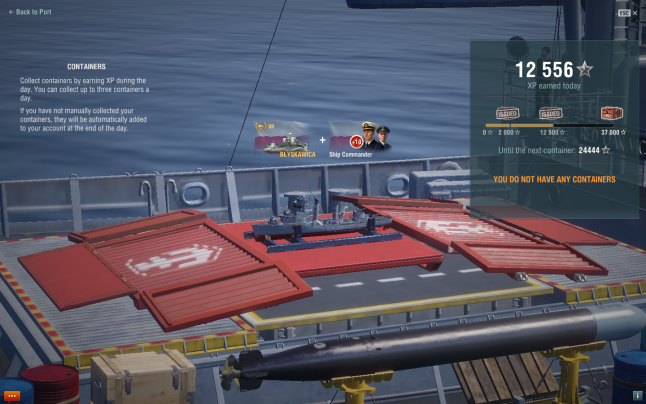646x404 pixels.
Task: Click the red 37 000 XP container
Action: click(612, 113)
